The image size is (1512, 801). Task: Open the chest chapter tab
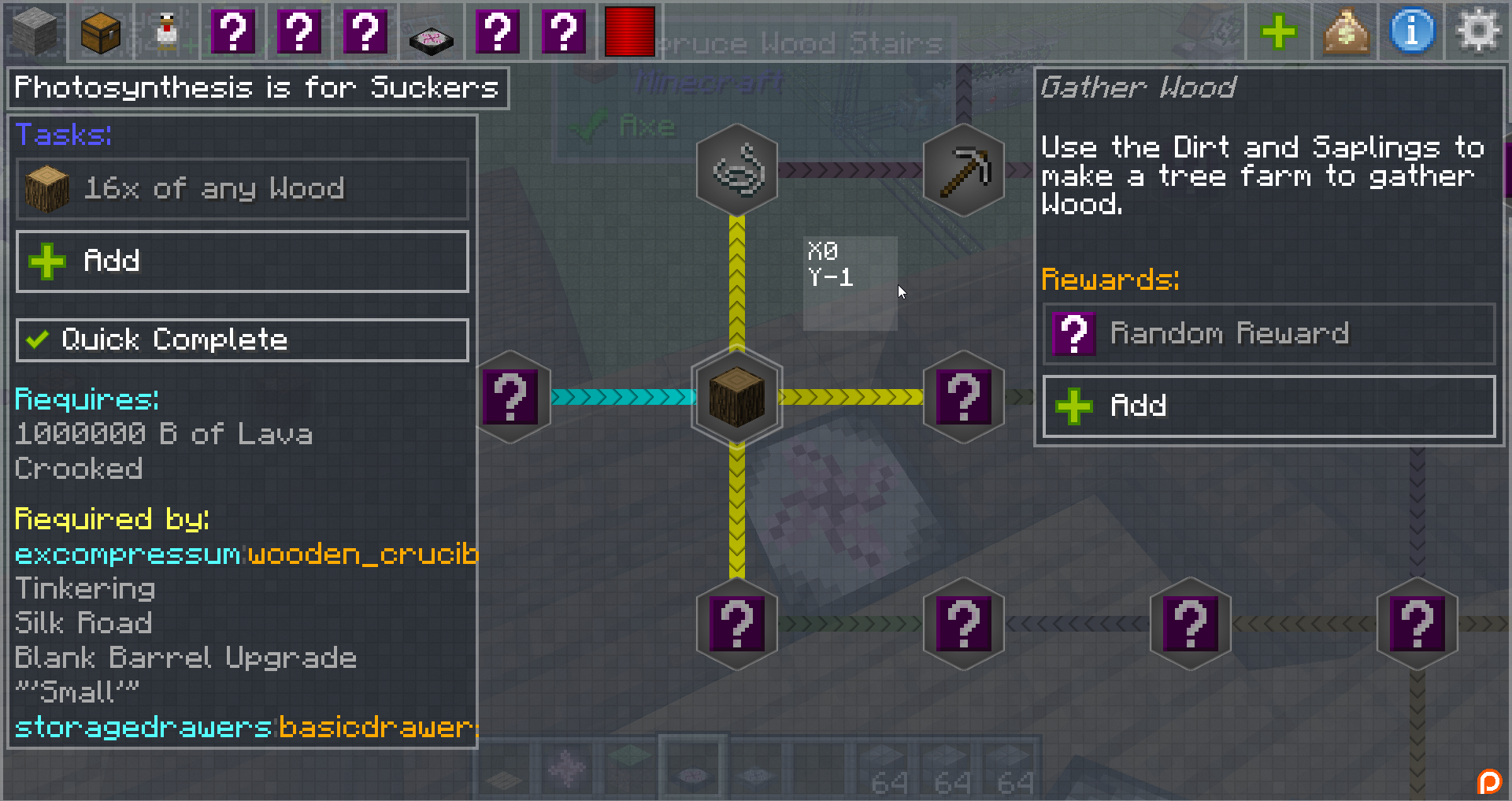(101, 32)
